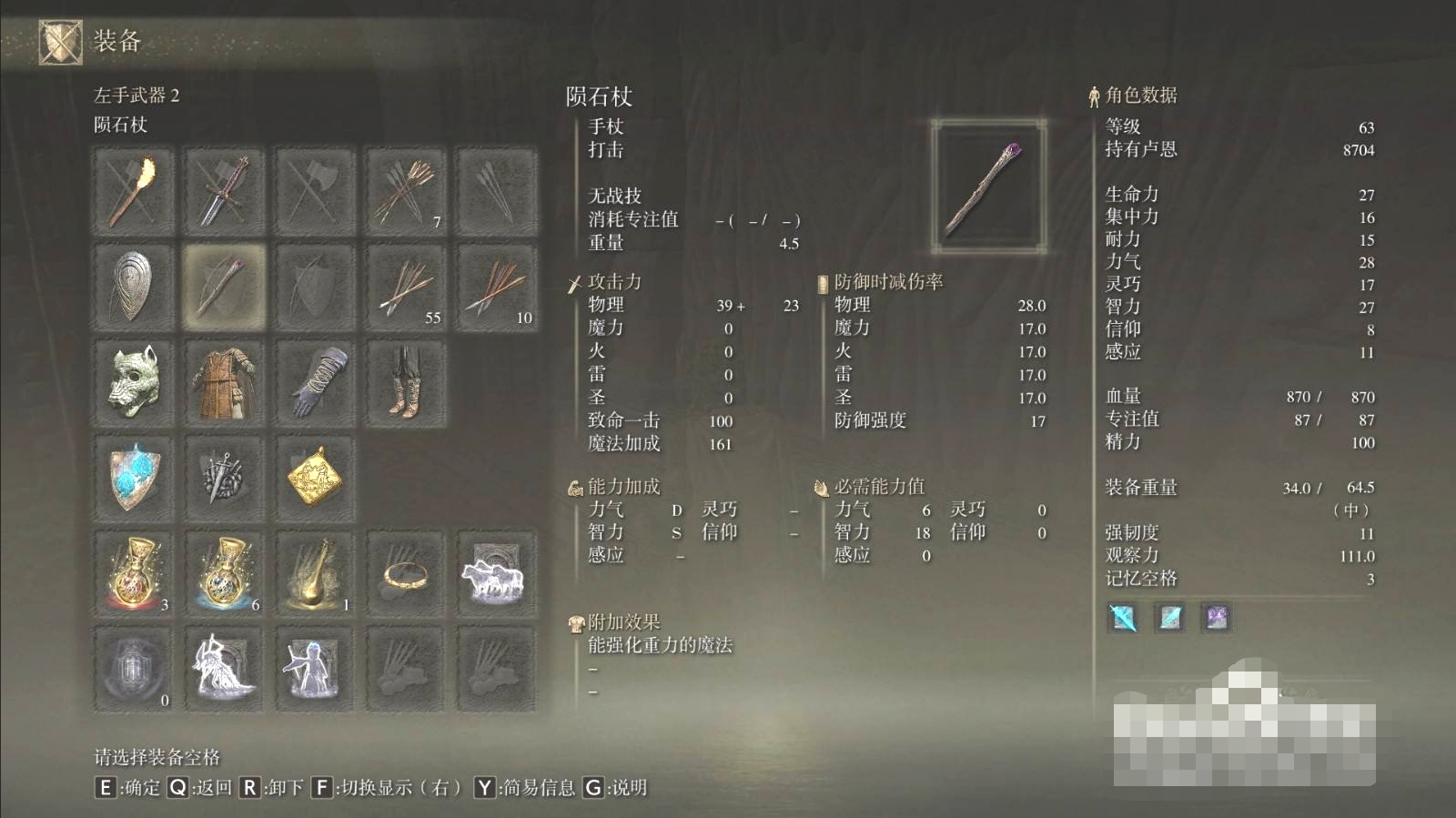Open the brown leather chest armor slot
1456x818 pixels.
coord(224,383)
